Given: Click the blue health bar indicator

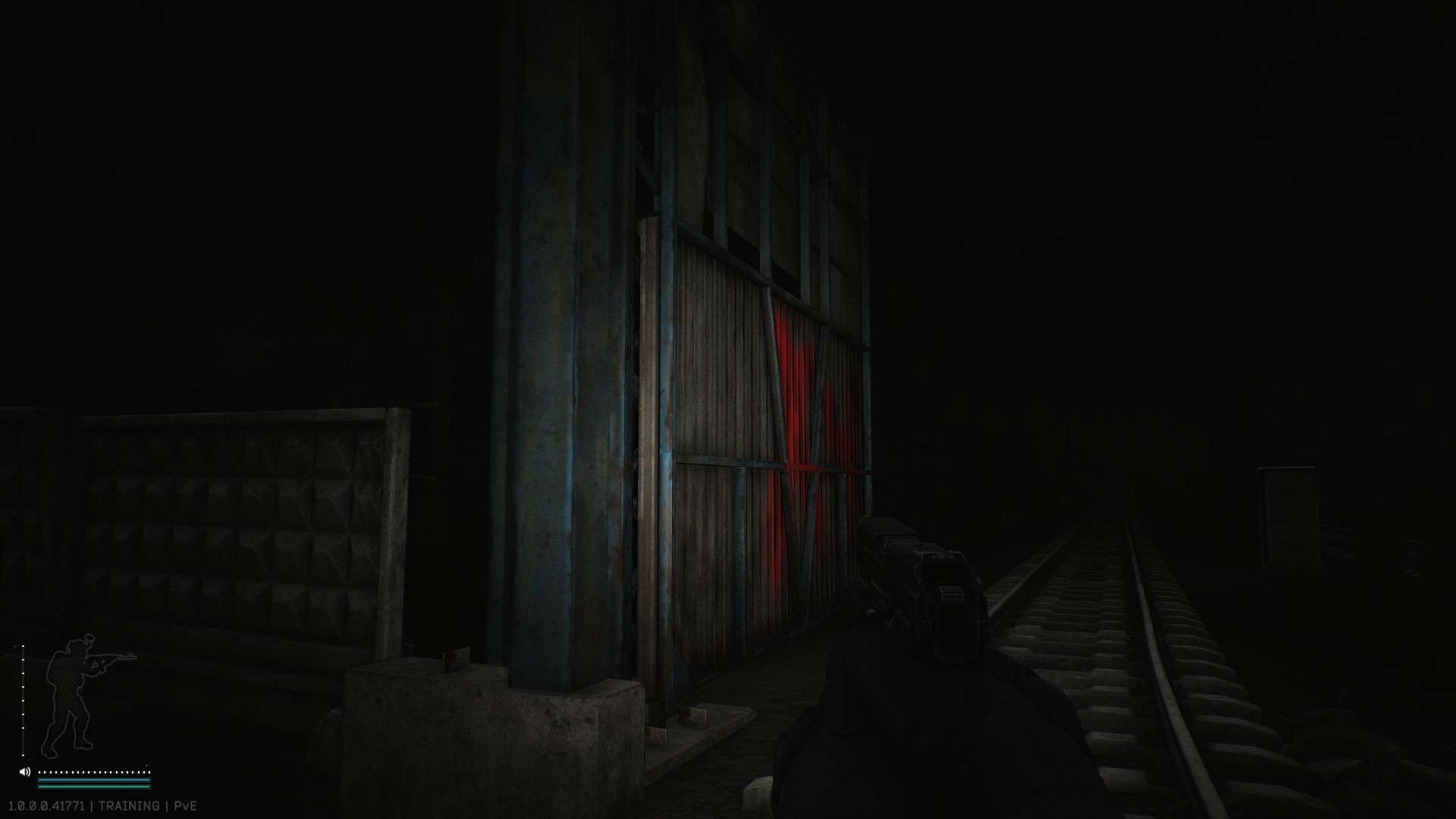Looking at the screenshot, I should (x=93, y=780).
